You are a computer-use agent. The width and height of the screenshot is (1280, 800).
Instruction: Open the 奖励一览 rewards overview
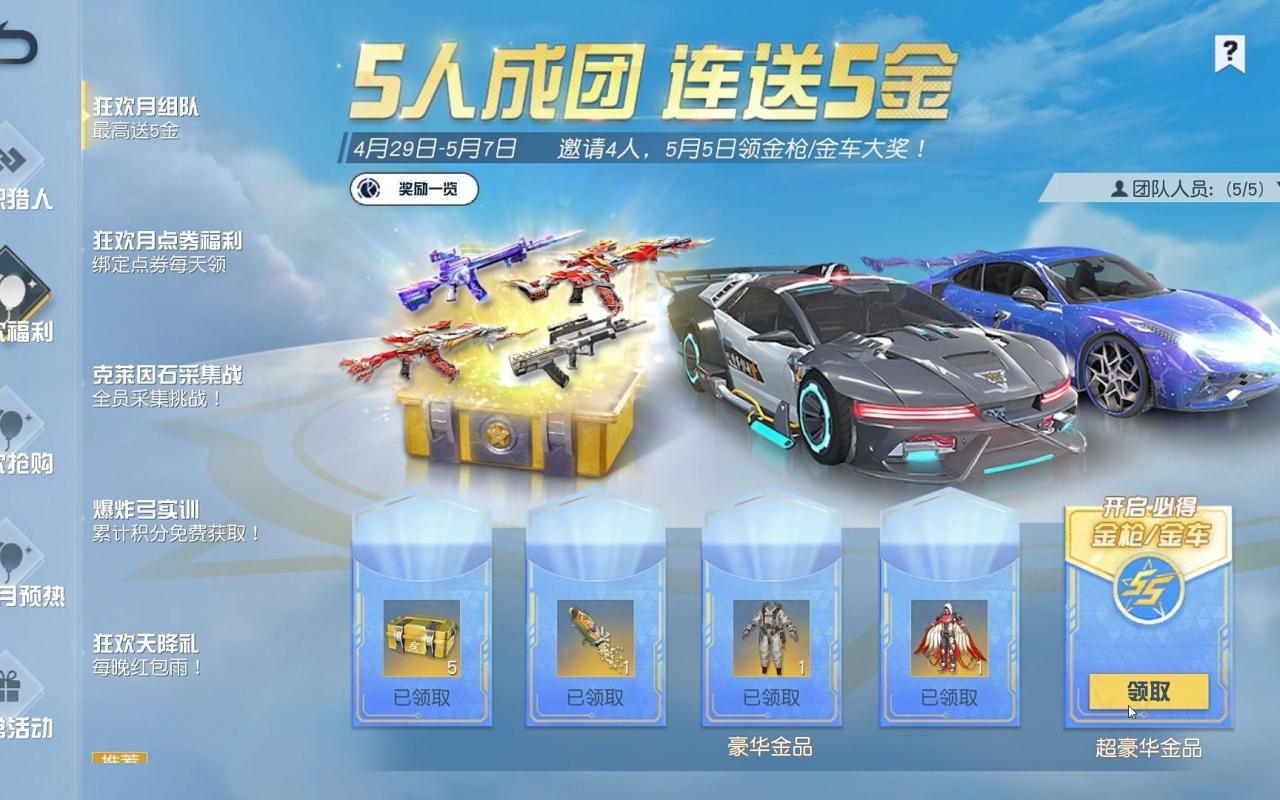[x=423, y=187]
